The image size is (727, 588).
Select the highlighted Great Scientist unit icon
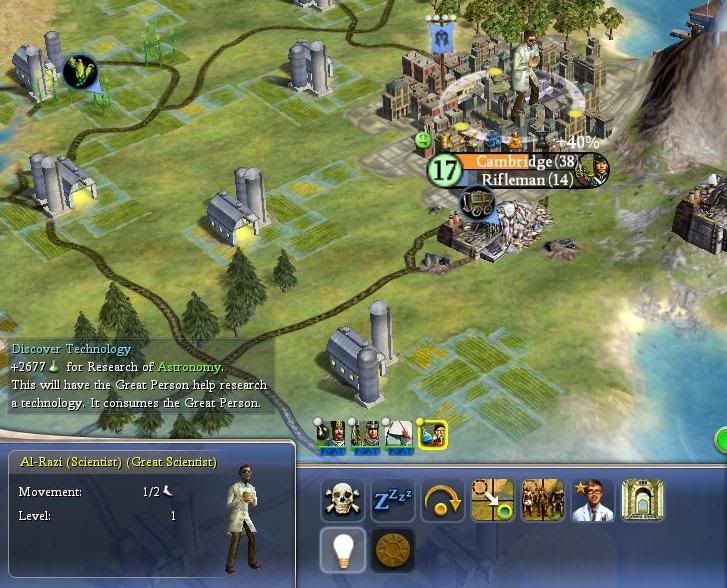pyautogui.click(x=434, y=435)
